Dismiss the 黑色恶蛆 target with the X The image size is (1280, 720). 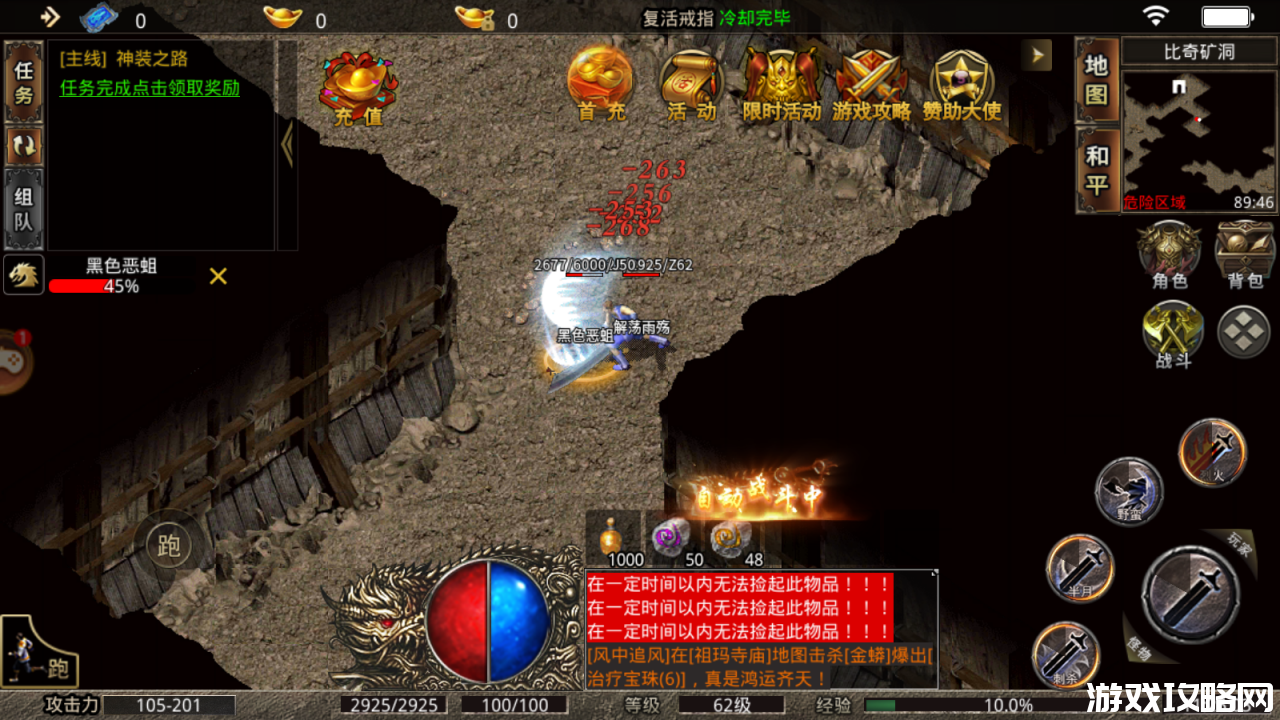tap(218, 276)
